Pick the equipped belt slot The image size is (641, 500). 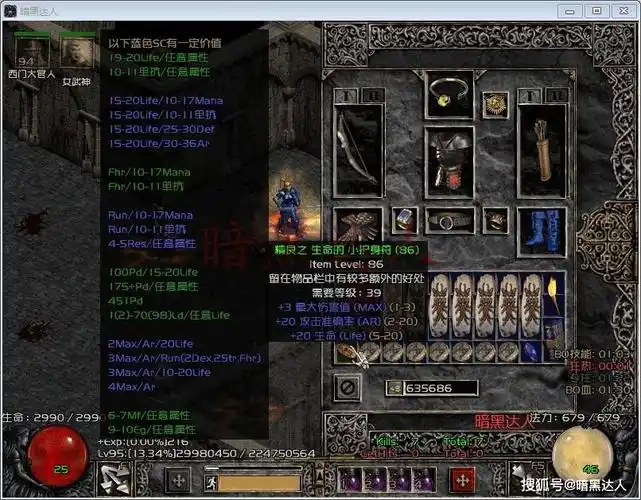click(x=449, y=221)
